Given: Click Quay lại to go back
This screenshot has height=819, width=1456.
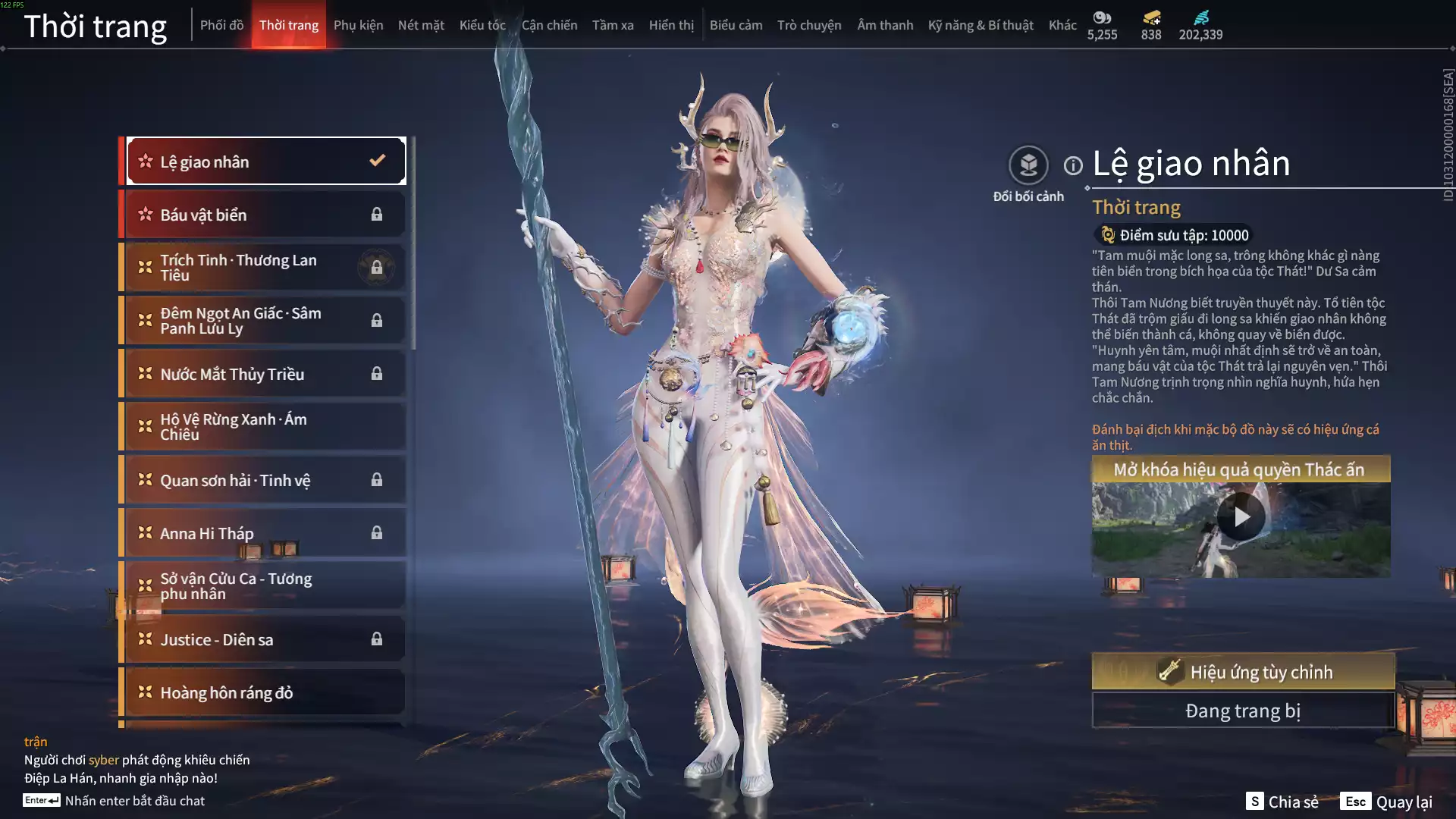Looking at the screenshot, I should (1386, 802).
